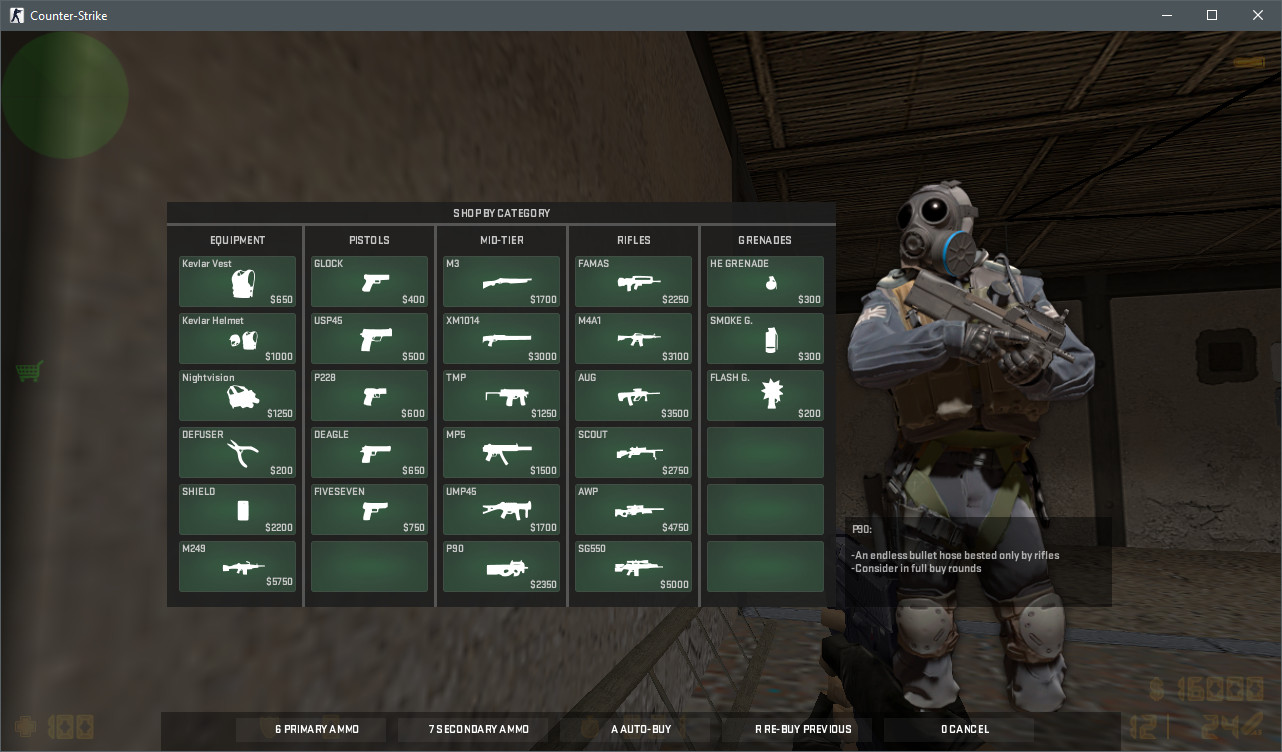Select the Shield from Equipment
The width and height of the screenshot is (1282, 752).
(237, 509)
